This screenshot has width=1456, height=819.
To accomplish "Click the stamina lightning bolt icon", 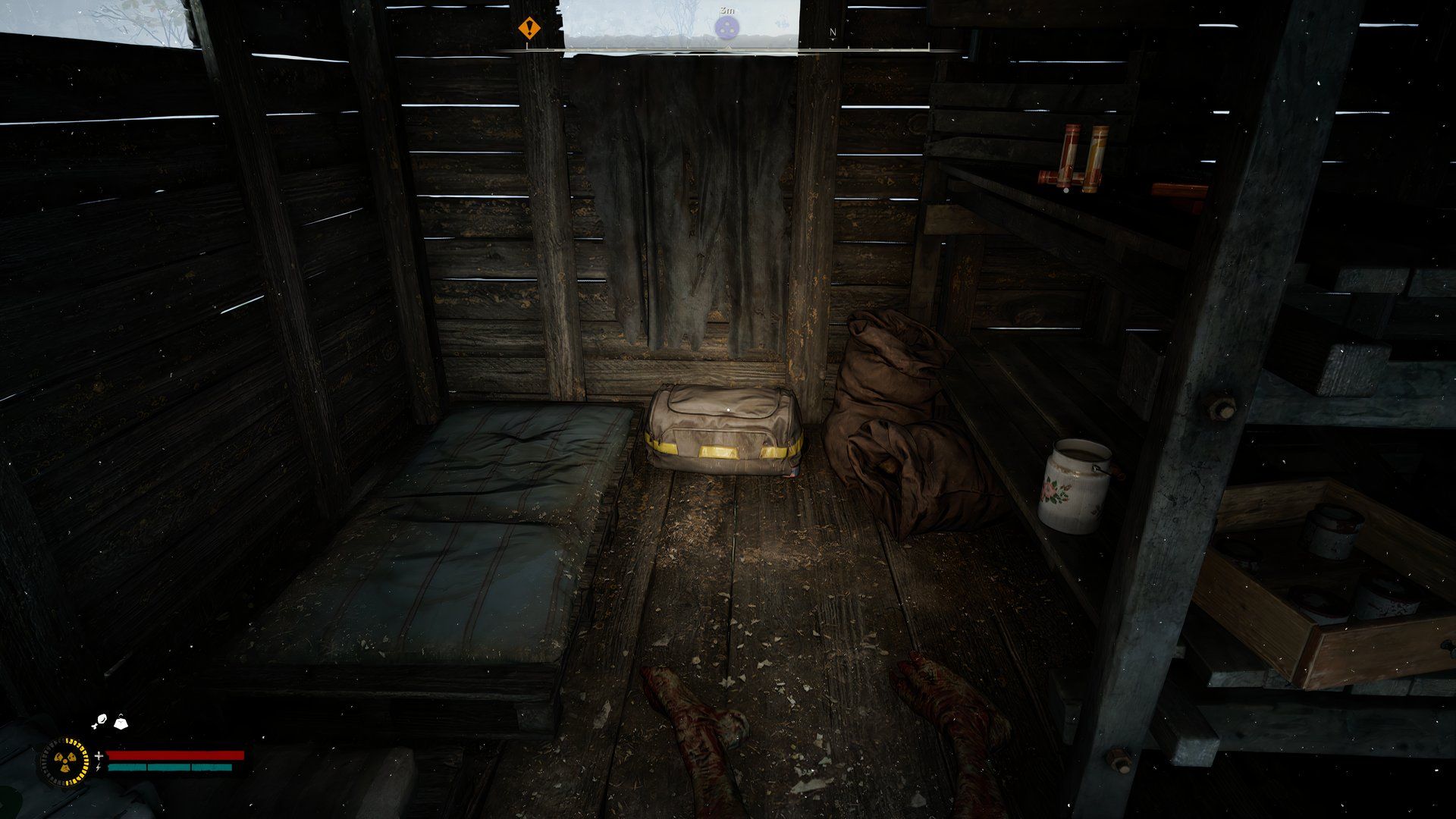I will pos(98,767).
